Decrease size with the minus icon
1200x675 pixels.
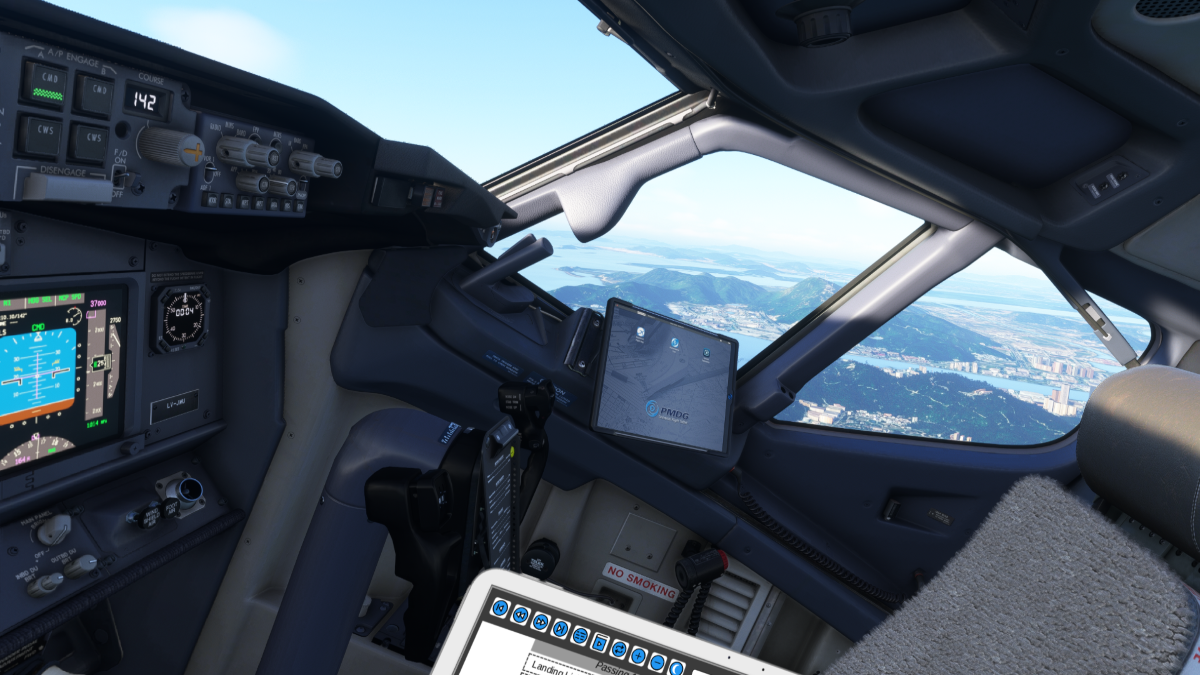657,662
